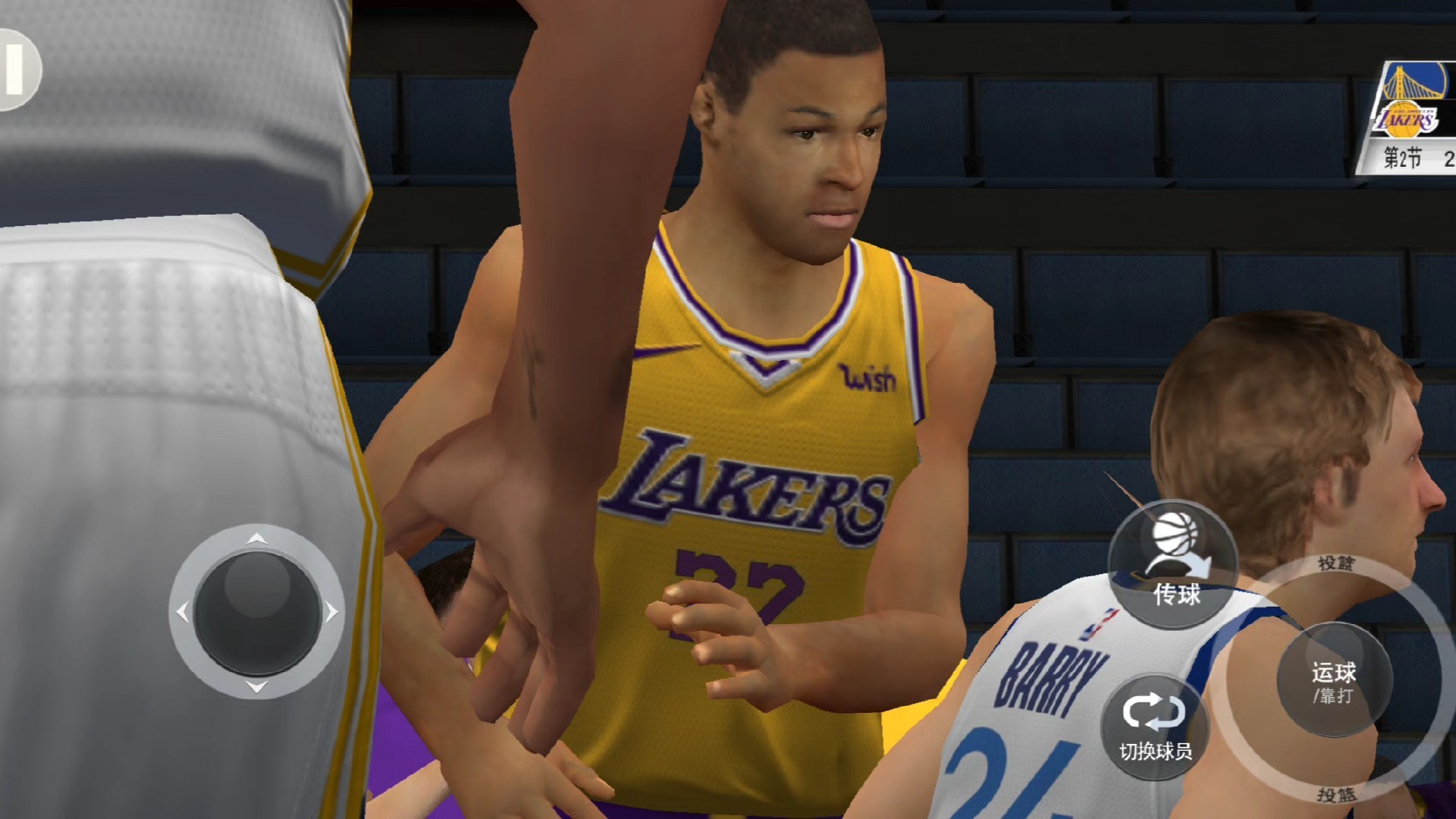Pause the game with the pause button
The width and height of the screenshot is (1456, 819).
point(15,69)
